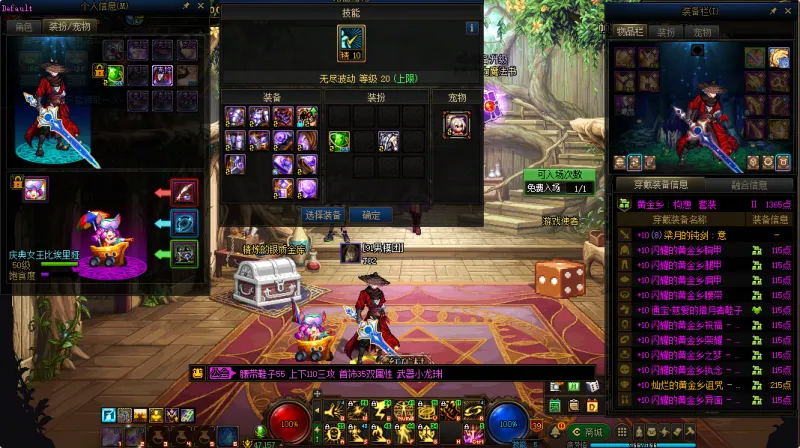Screen dimensions: 800x448
Task: Click the 确定 confirm button
Action: 371,215
